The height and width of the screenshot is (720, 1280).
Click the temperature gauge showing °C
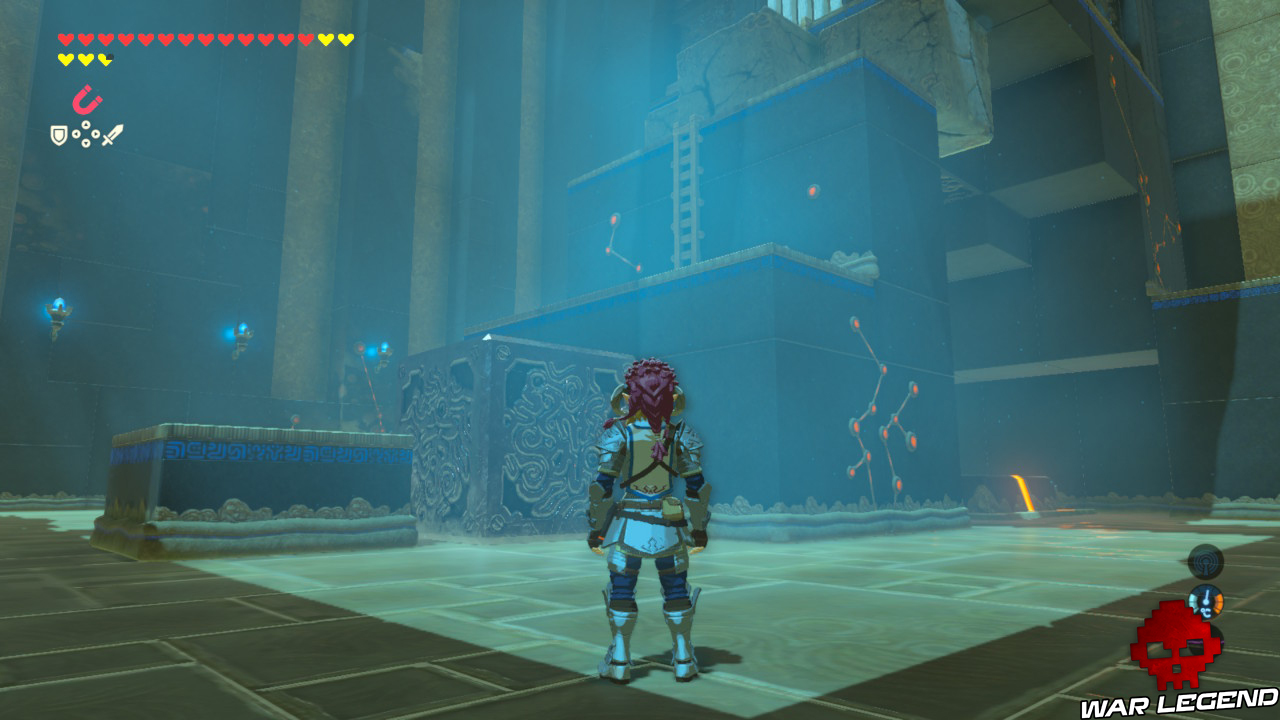(1207, 601)
